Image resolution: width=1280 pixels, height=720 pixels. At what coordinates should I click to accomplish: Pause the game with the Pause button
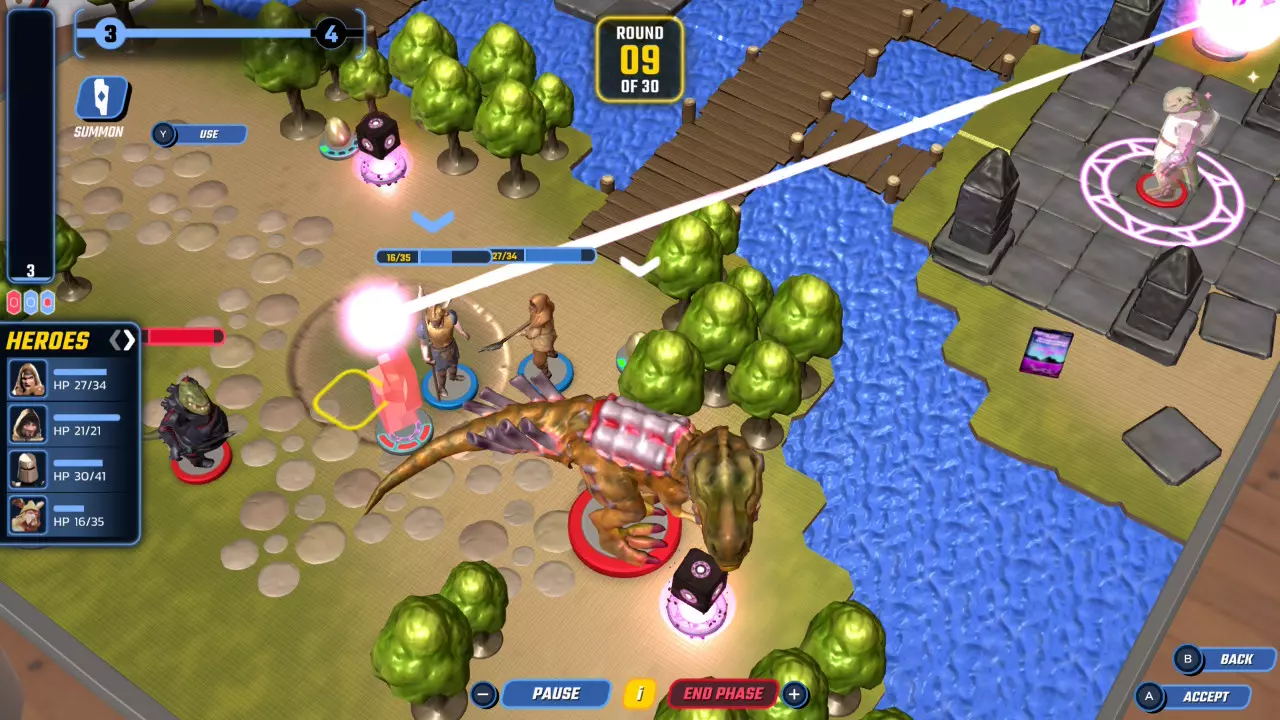(x=555, y=693)
